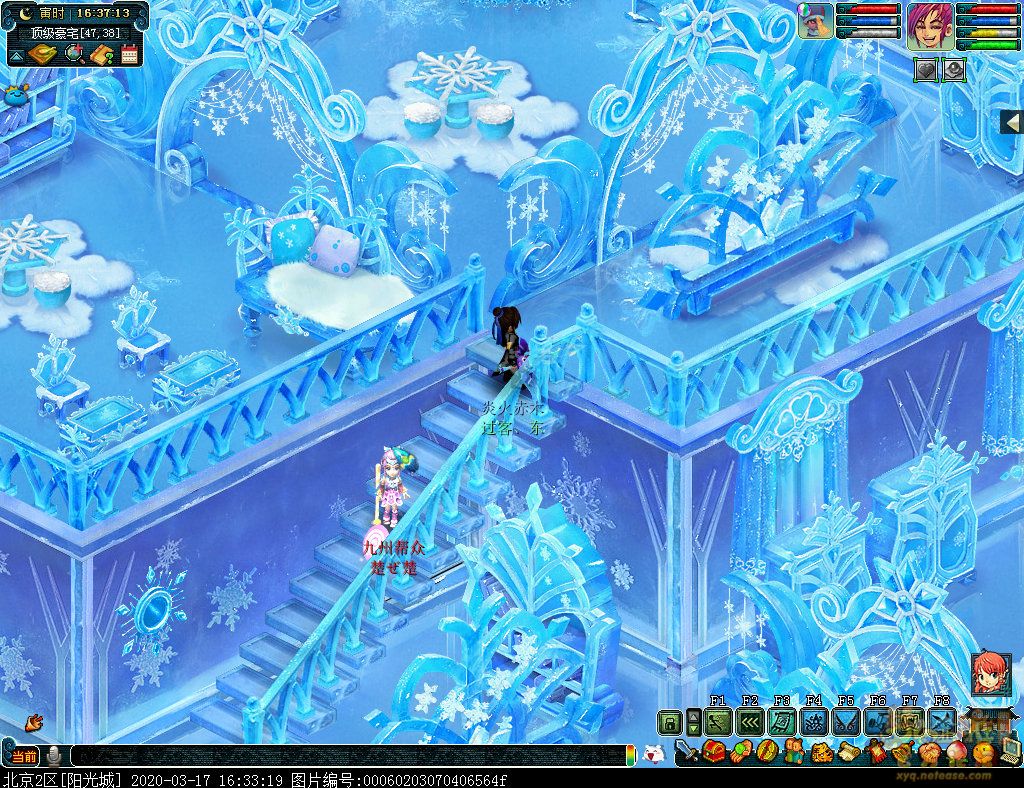Expand the side panel with the left arrow
The image size is (1024, 788).
[1011, 121]
